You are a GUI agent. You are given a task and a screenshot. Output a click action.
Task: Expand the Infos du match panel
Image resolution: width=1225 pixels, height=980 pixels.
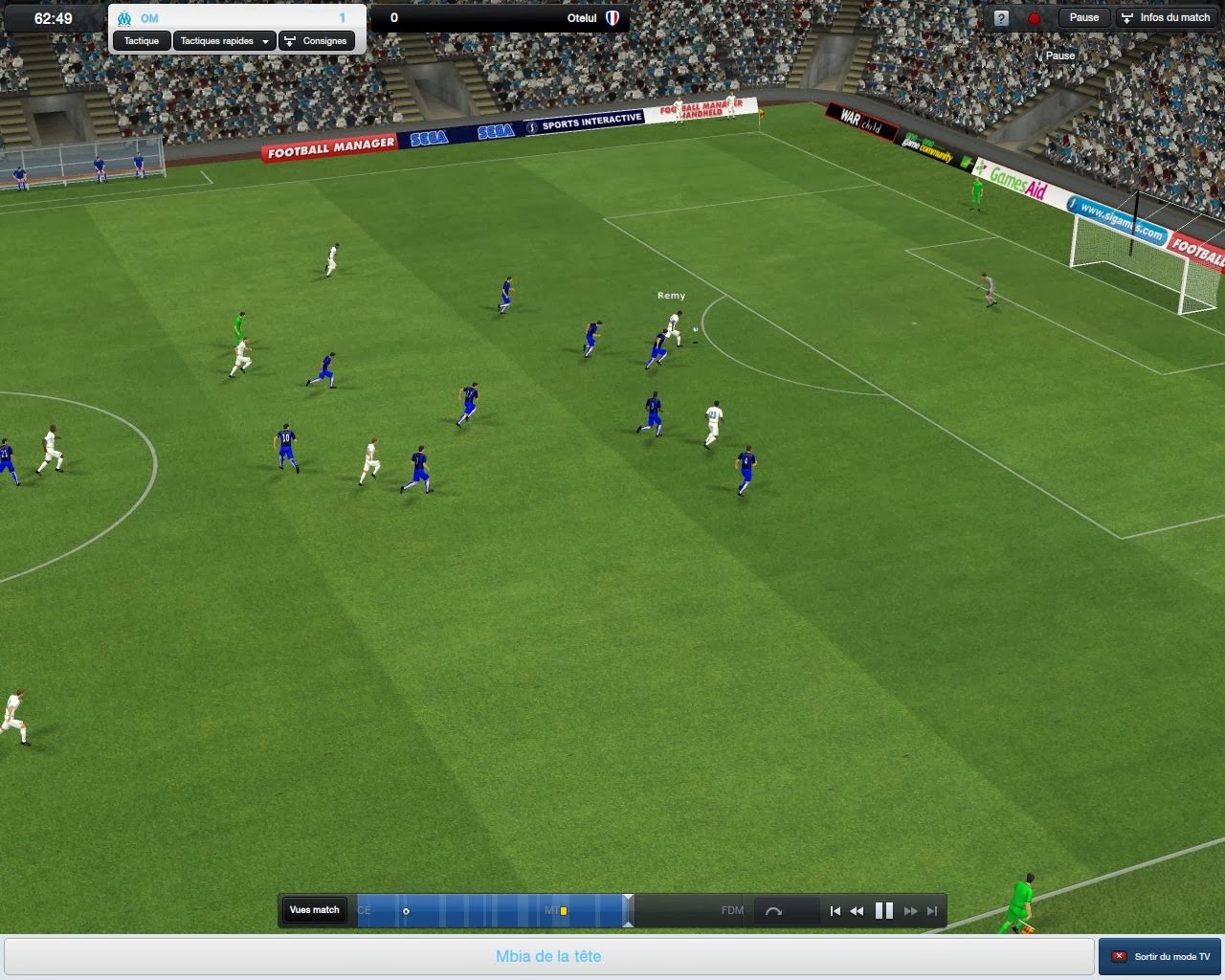coord(1167,17)
